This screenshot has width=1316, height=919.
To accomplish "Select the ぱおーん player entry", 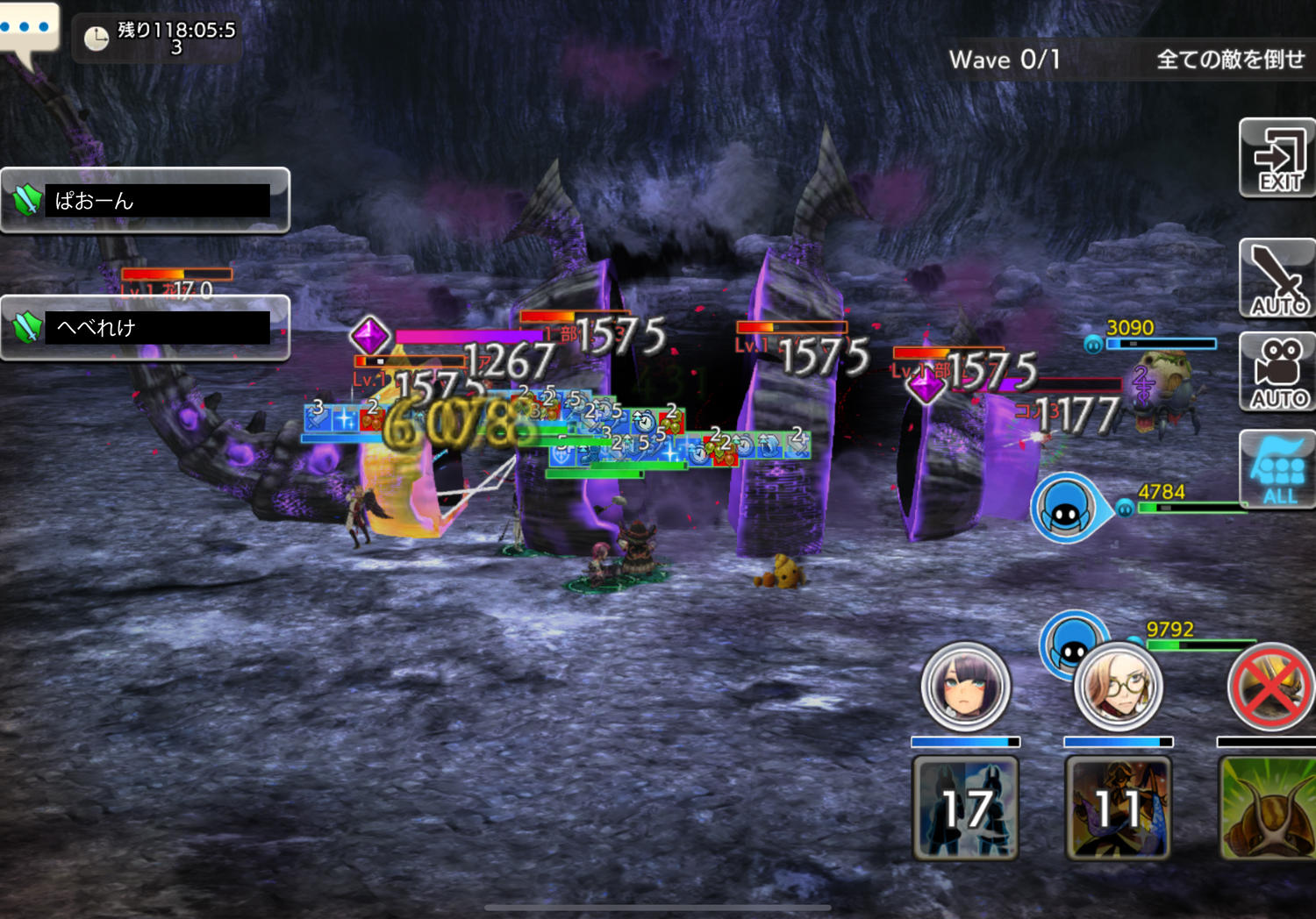I will (x=145, y=201).
